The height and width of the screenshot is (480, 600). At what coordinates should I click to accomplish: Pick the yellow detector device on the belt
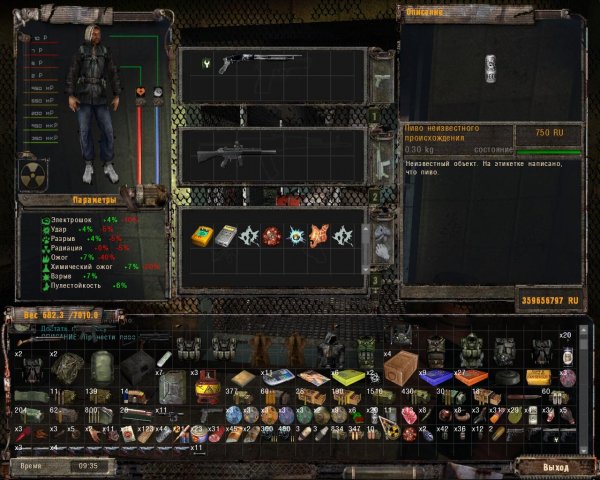pyautogui.click(x=203, y=236)
